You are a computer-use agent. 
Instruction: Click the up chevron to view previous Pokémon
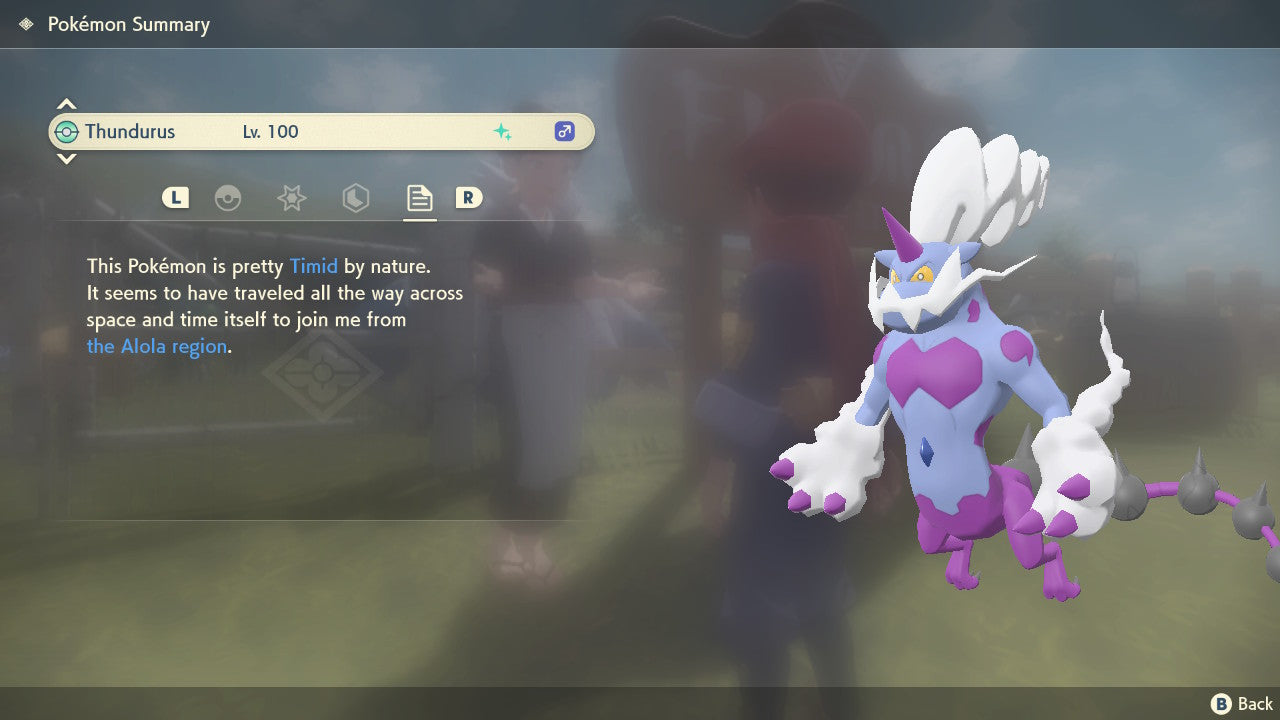[66, 103]
